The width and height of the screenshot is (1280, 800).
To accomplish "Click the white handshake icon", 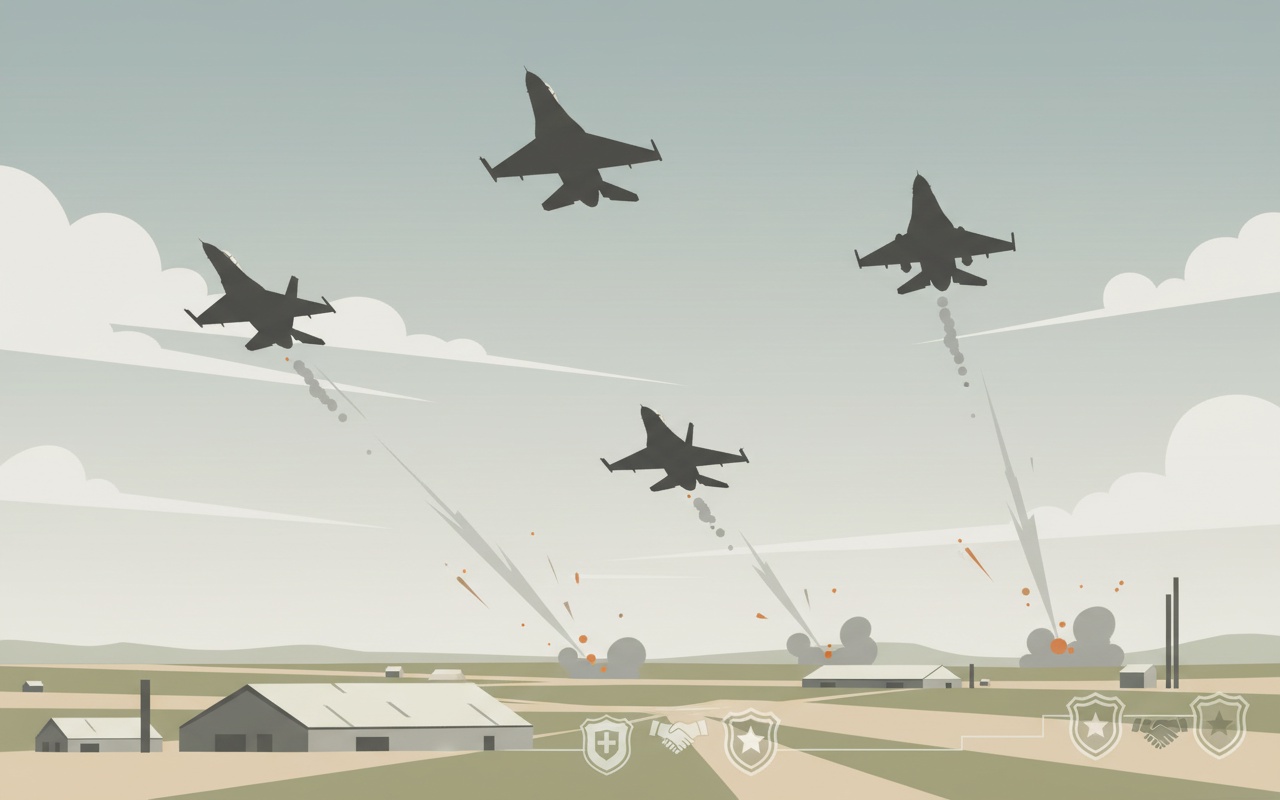I will [678, 736].
